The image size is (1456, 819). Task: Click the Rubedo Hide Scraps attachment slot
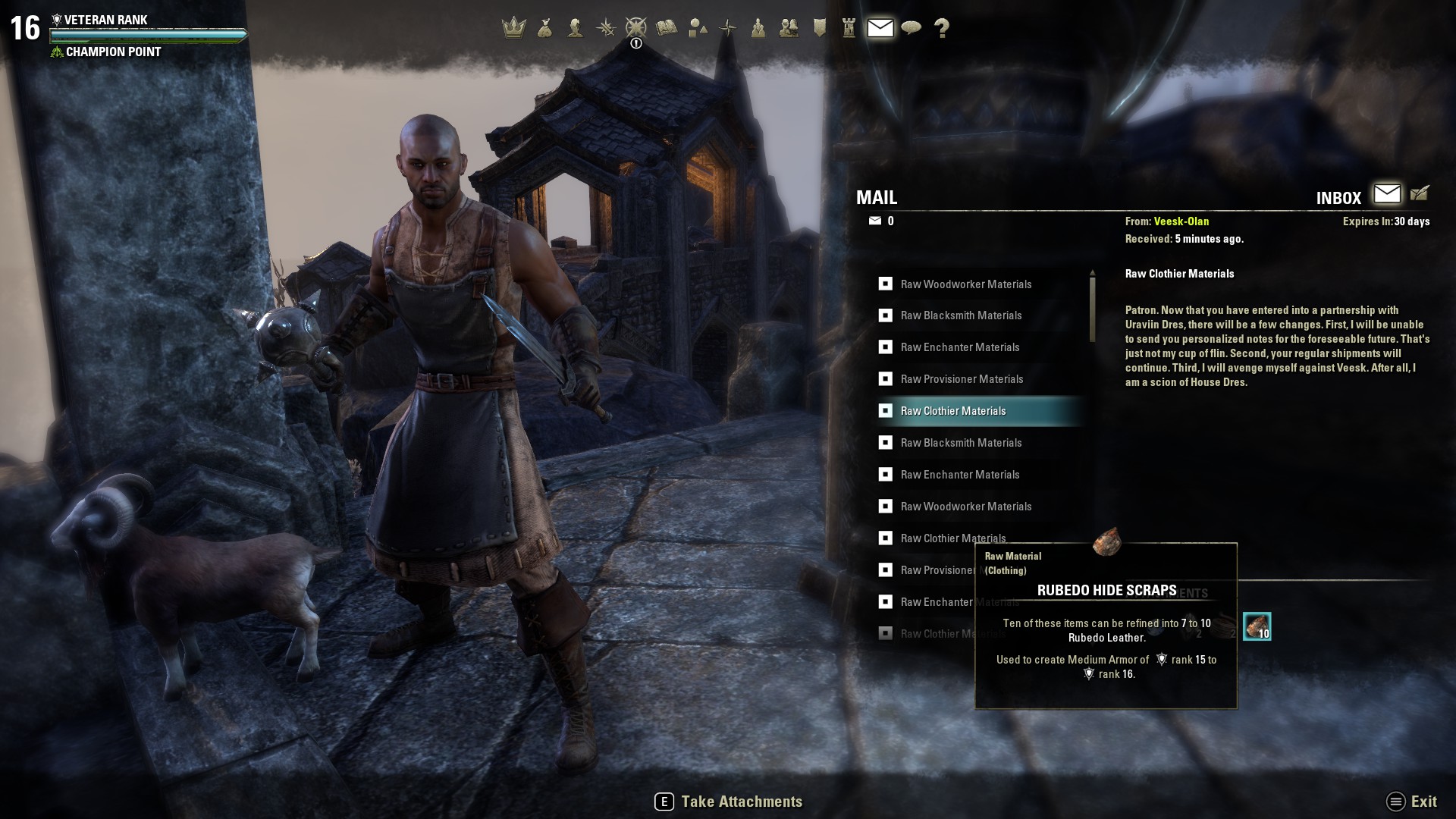(1257, 626)
